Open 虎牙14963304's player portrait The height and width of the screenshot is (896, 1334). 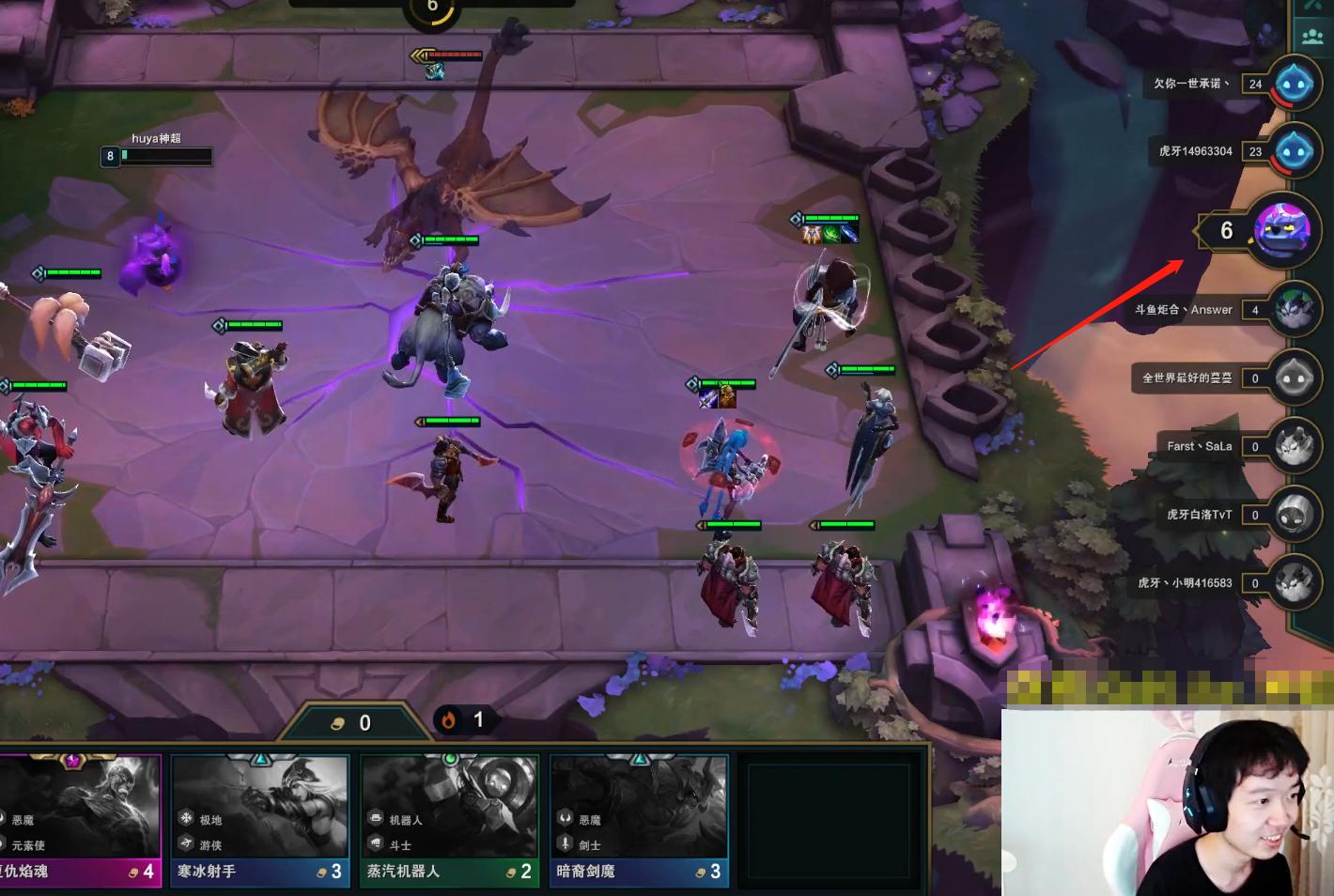pos(1295,152)
